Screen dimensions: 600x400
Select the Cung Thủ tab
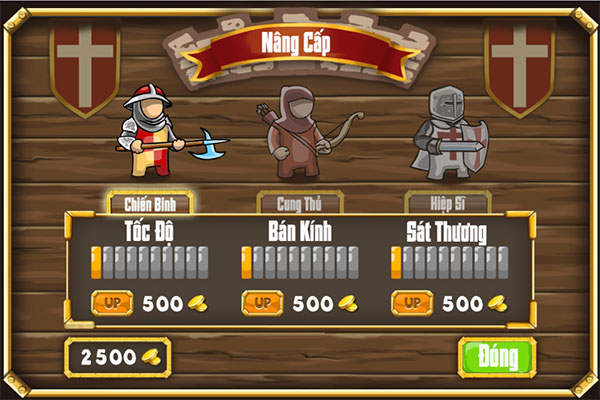pos(293,203)
